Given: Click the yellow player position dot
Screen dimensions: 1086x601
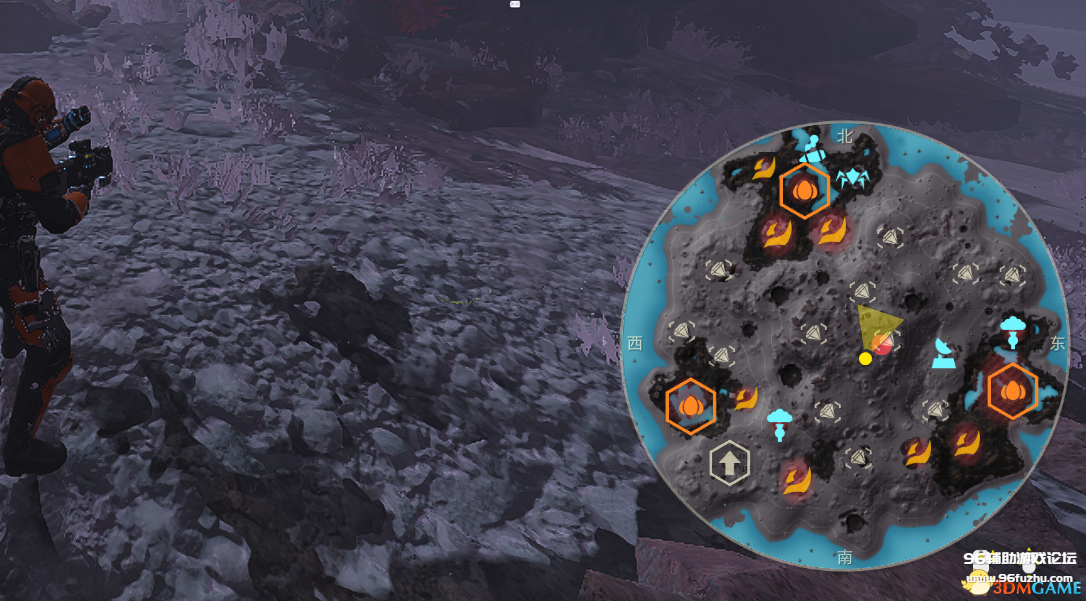Looking at the screenshot, I should (865, 358).
